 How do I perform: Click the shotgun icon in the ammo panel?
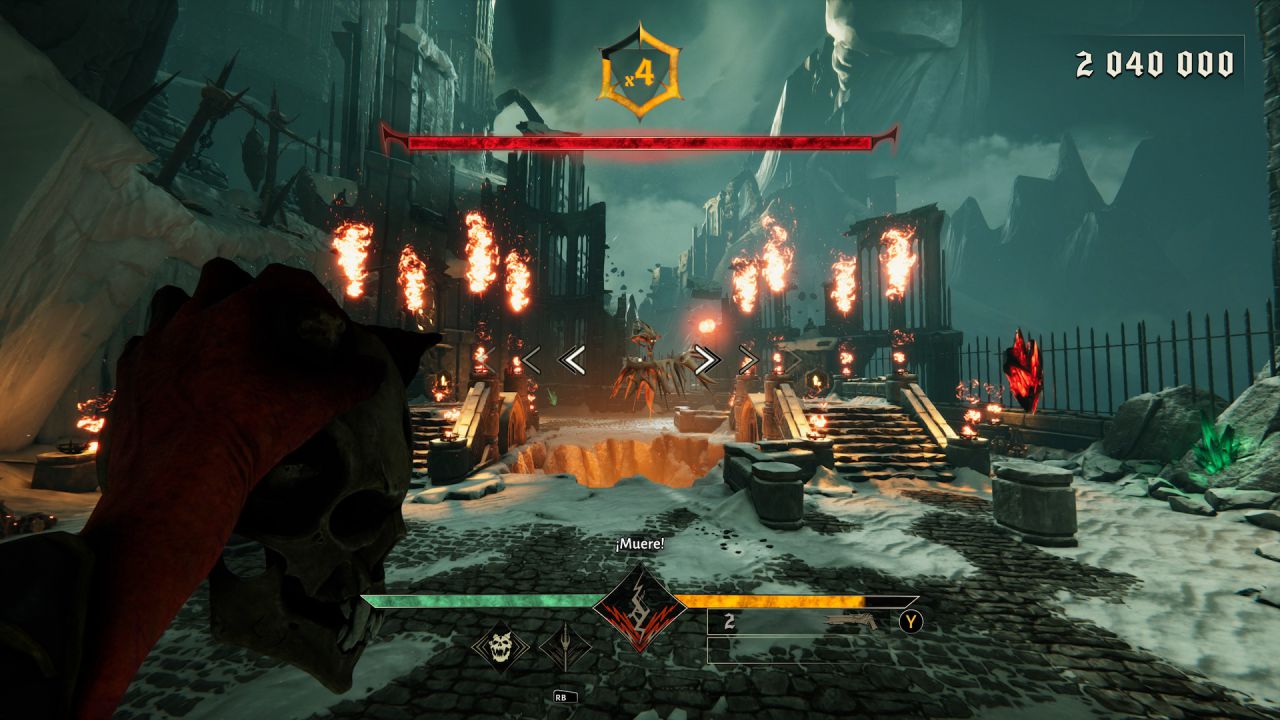point(850,620)
